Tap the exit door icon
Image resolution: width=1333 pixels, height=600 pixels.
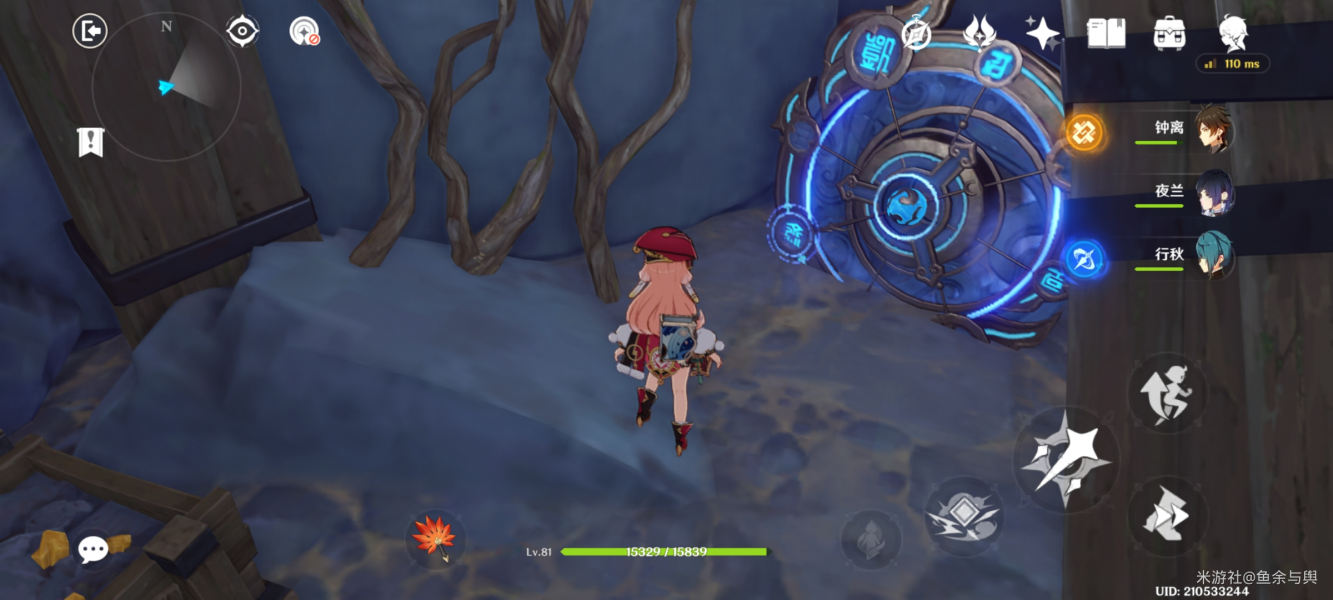tap(90, 31)
